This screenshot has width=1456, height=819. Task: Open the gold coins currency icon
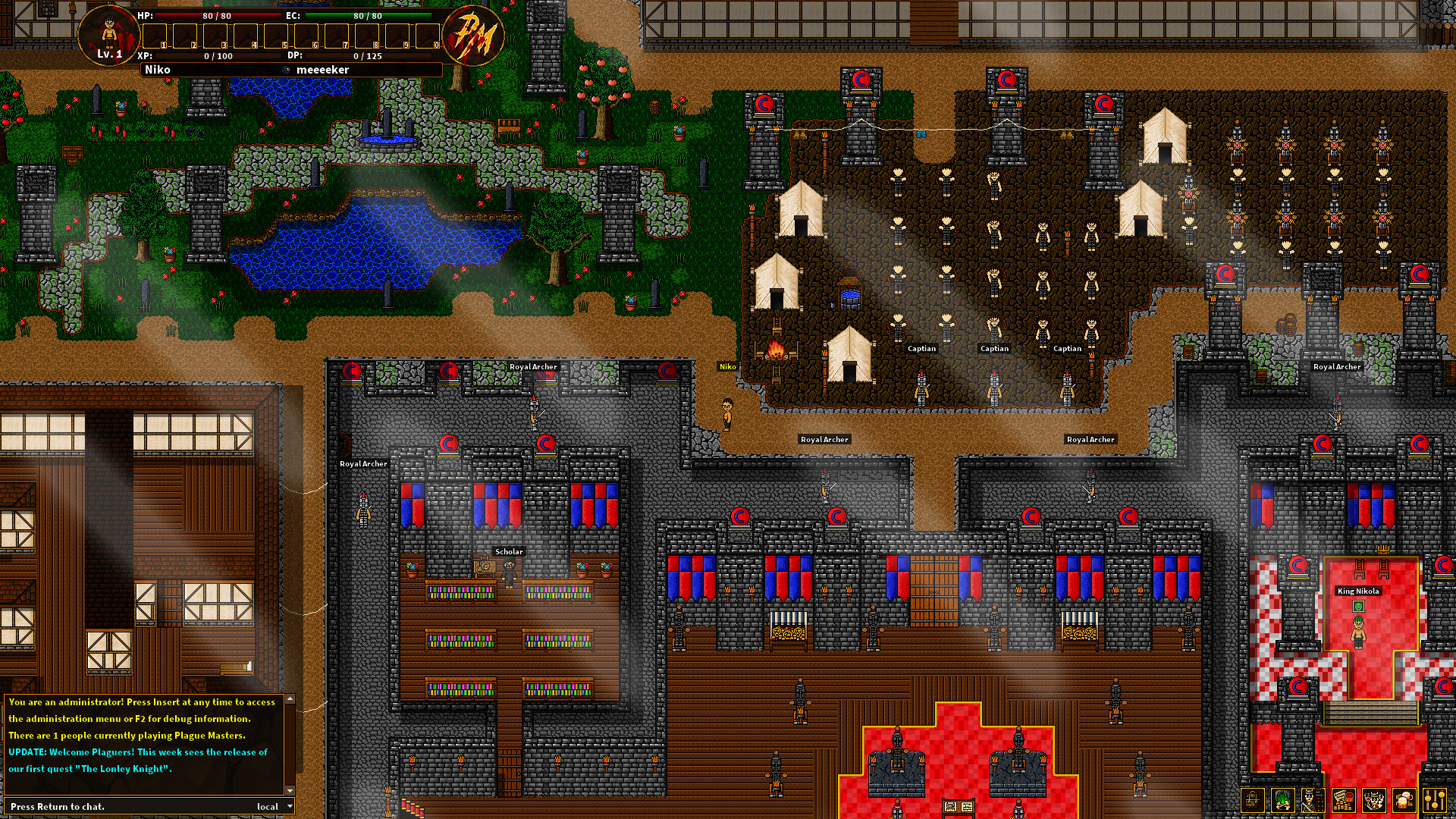(x=1343, y=800)
